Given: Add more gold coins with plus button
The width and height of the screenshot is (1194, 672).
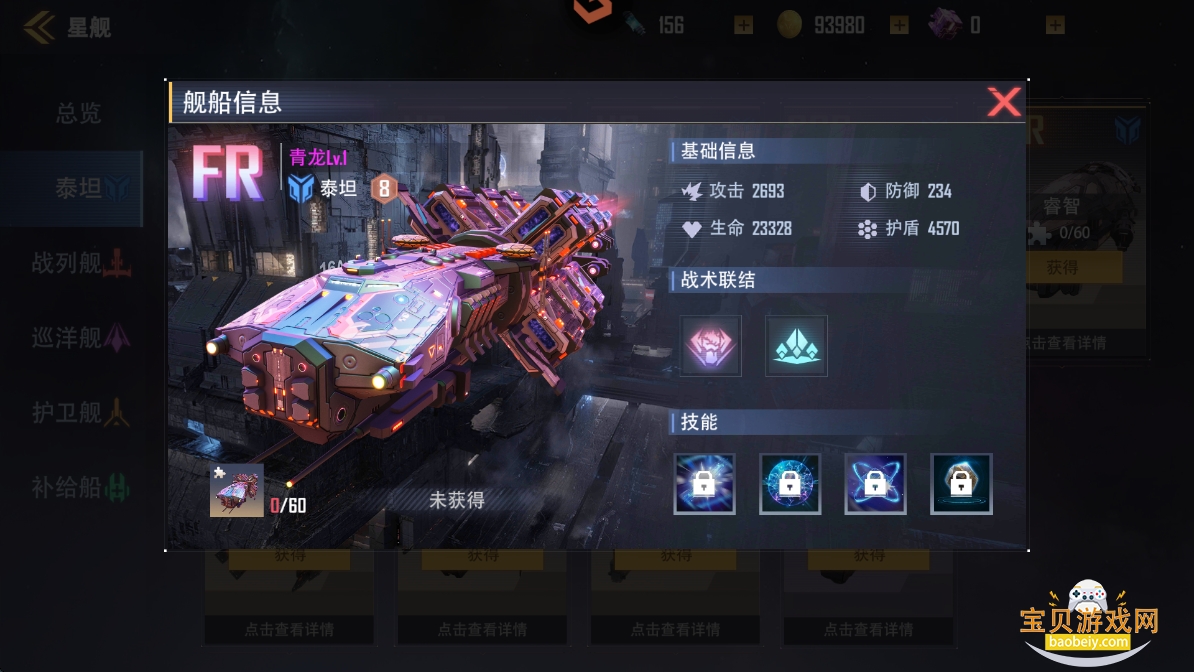Looking at the screenshot, I should pyautogui.click(x=899, y=25).
